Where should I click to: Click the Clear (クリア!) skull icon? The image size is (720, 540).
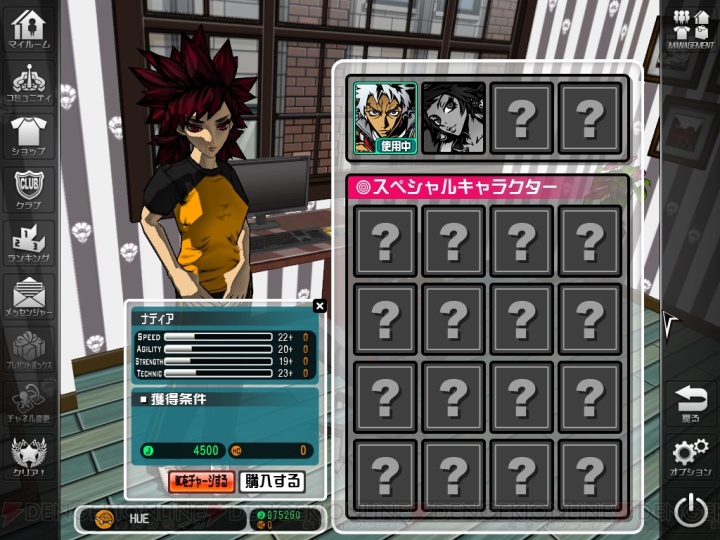tap(30, 458)
